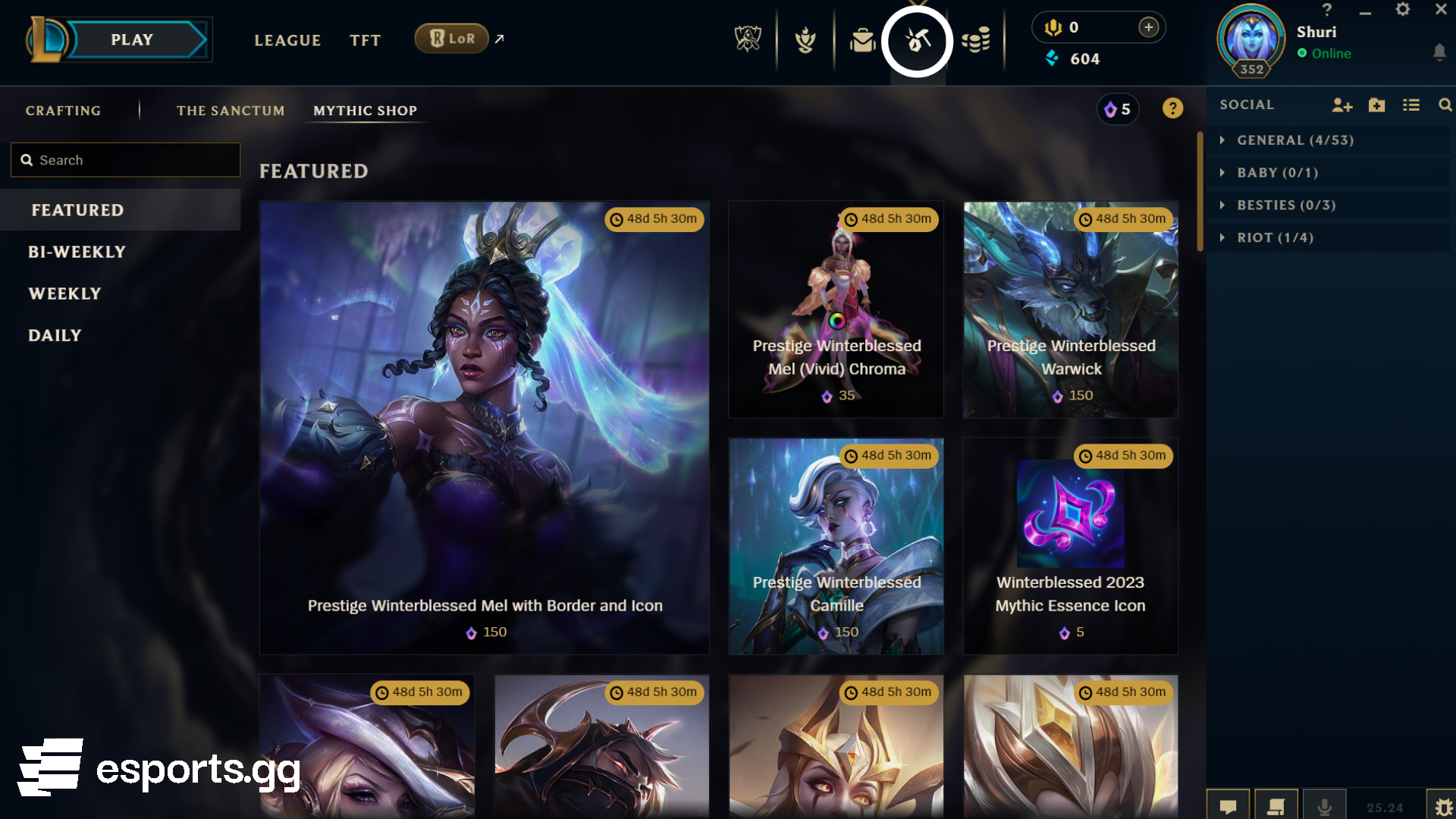
Task: Pick the Prestige Winterblessed Warwick offer
Action: point(1071,309)
